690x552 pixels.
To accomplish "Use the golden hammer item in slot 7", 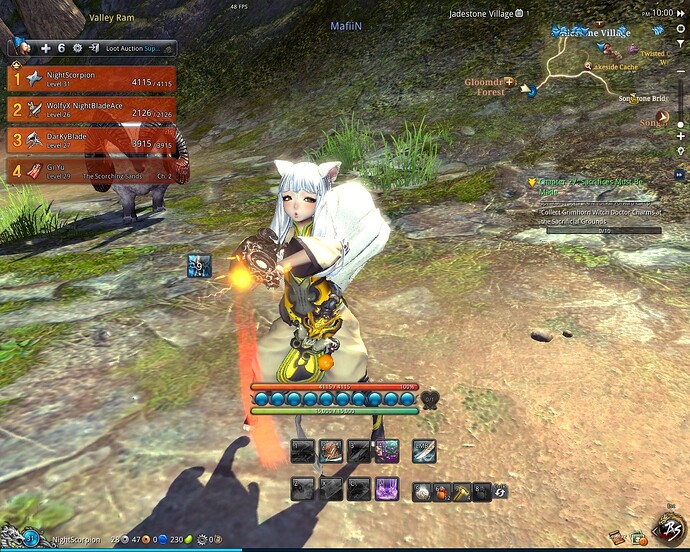I will click(461, 491).
